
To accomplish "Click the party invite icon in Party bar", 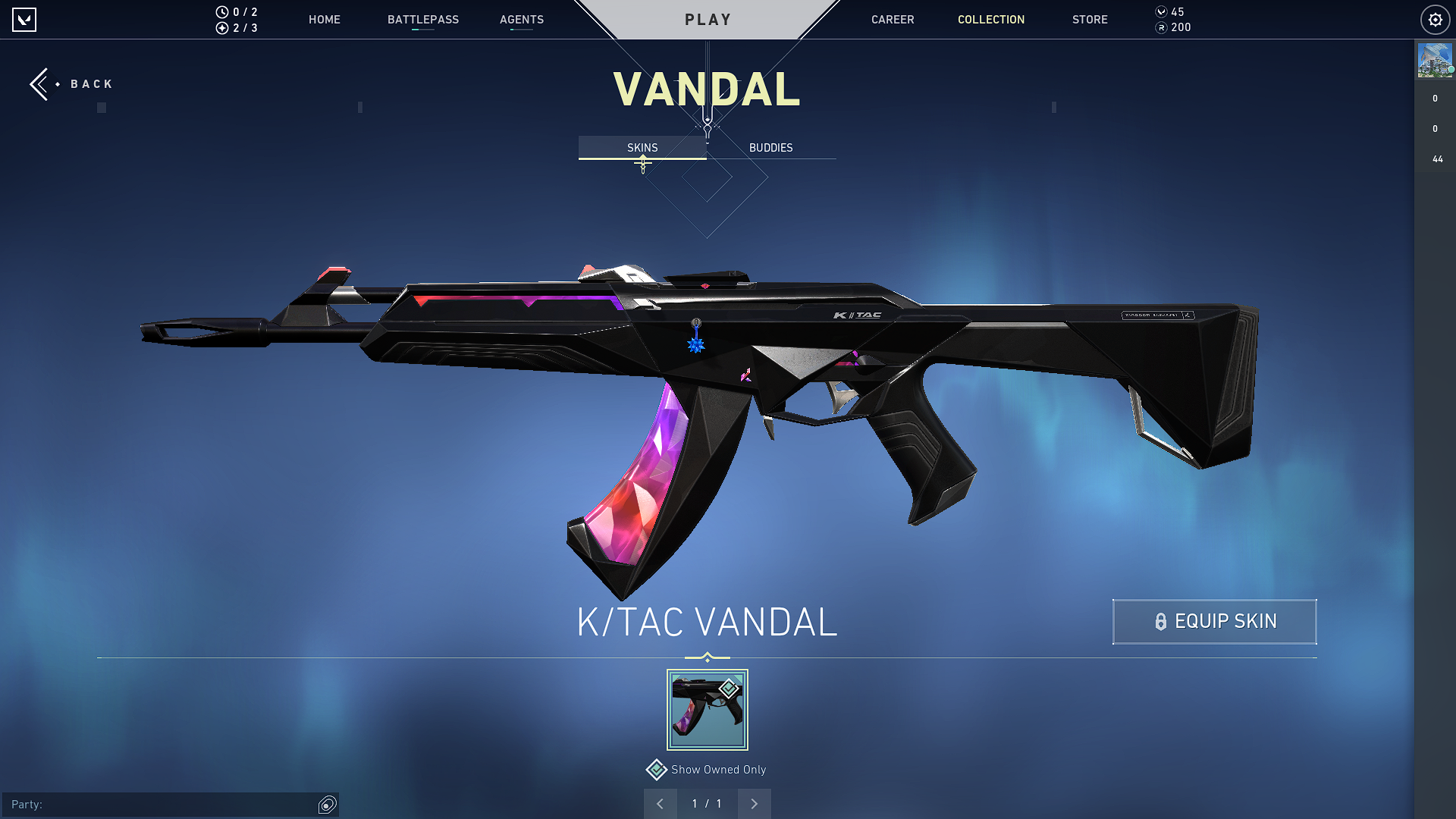I will pos(326,805).
